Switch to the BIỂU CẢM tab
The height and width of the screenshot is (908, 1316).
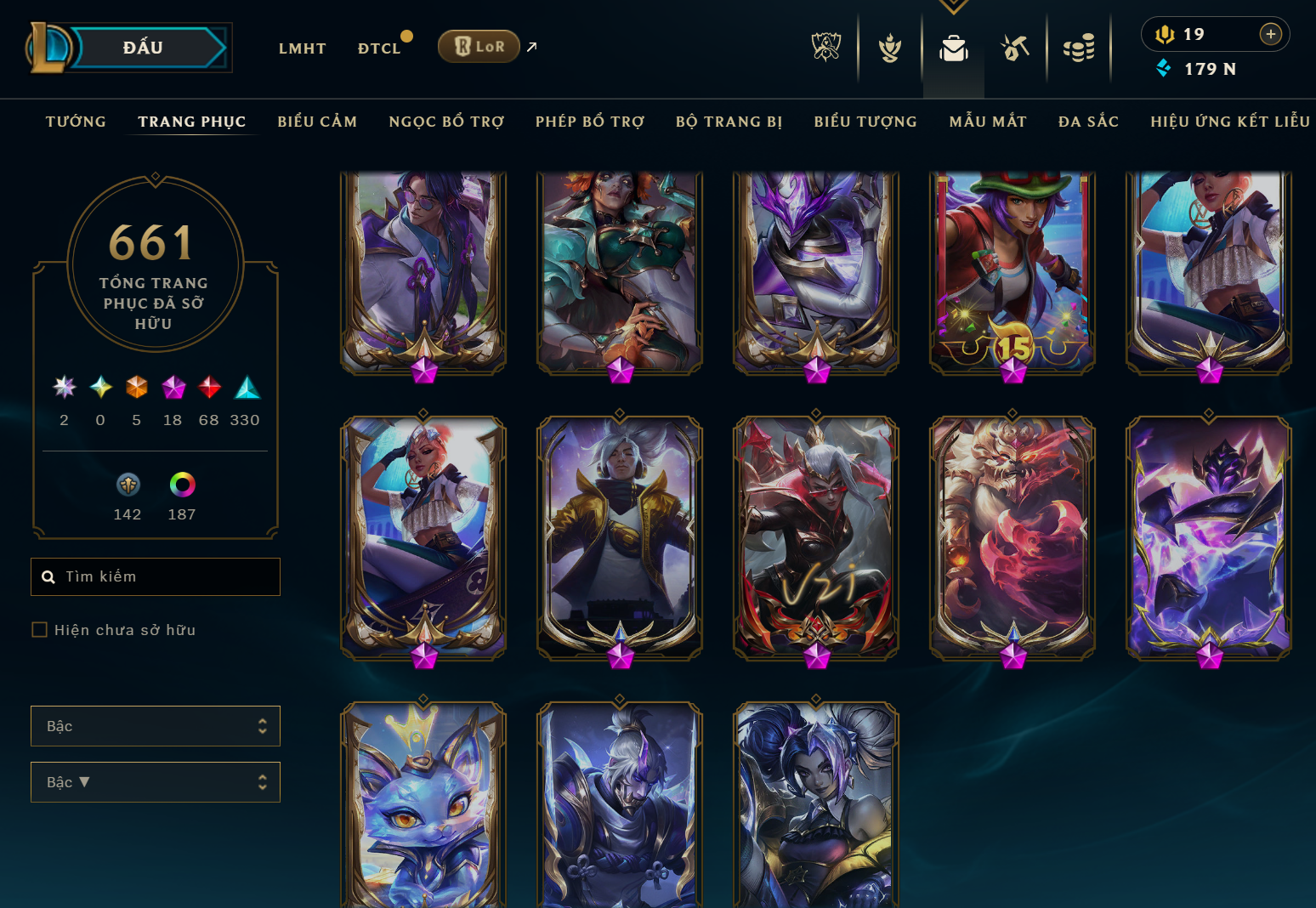[x=317, y=122]
